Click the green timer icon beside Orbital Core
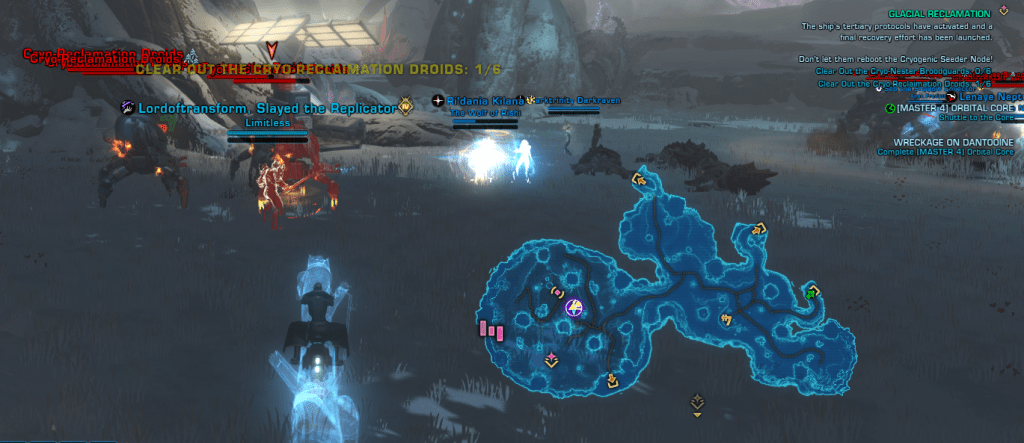 pos(890,108)
